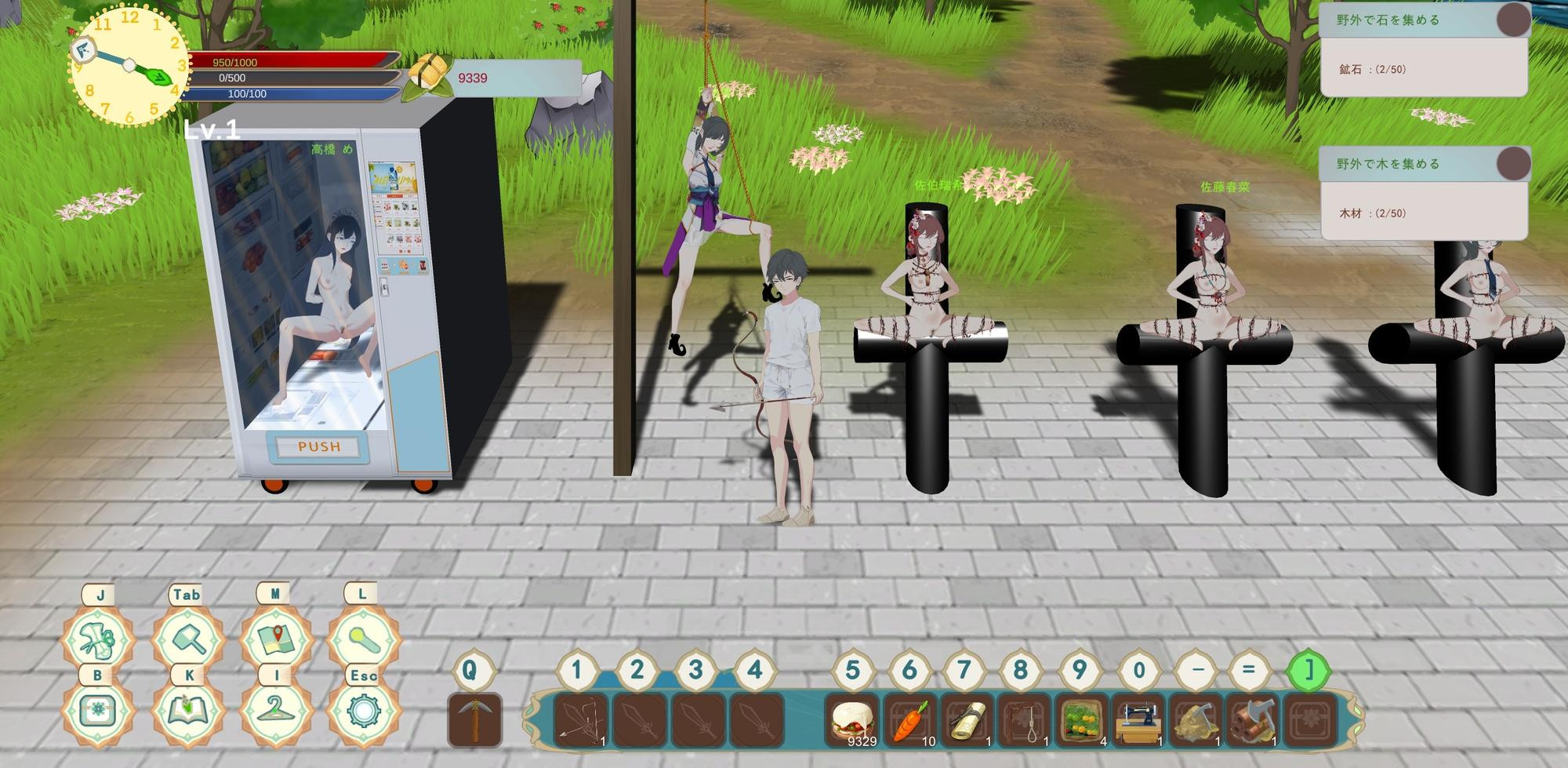Select the carrot hotbar slot
Screen dimensions: 1568x768
[x=910, y=719]
